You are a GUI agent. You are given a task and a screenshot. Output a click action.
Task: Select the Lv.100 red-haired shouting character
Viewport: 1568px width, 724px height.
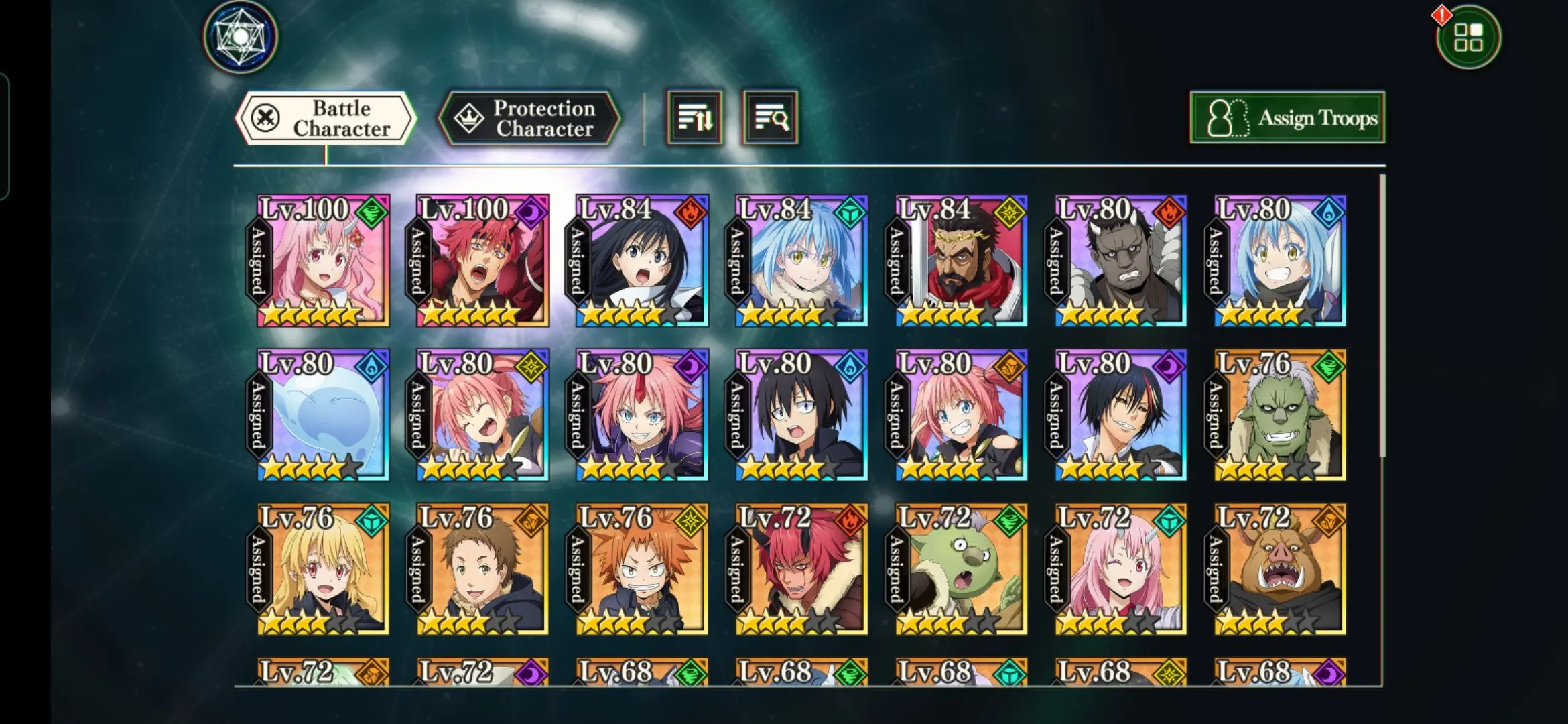482,261
